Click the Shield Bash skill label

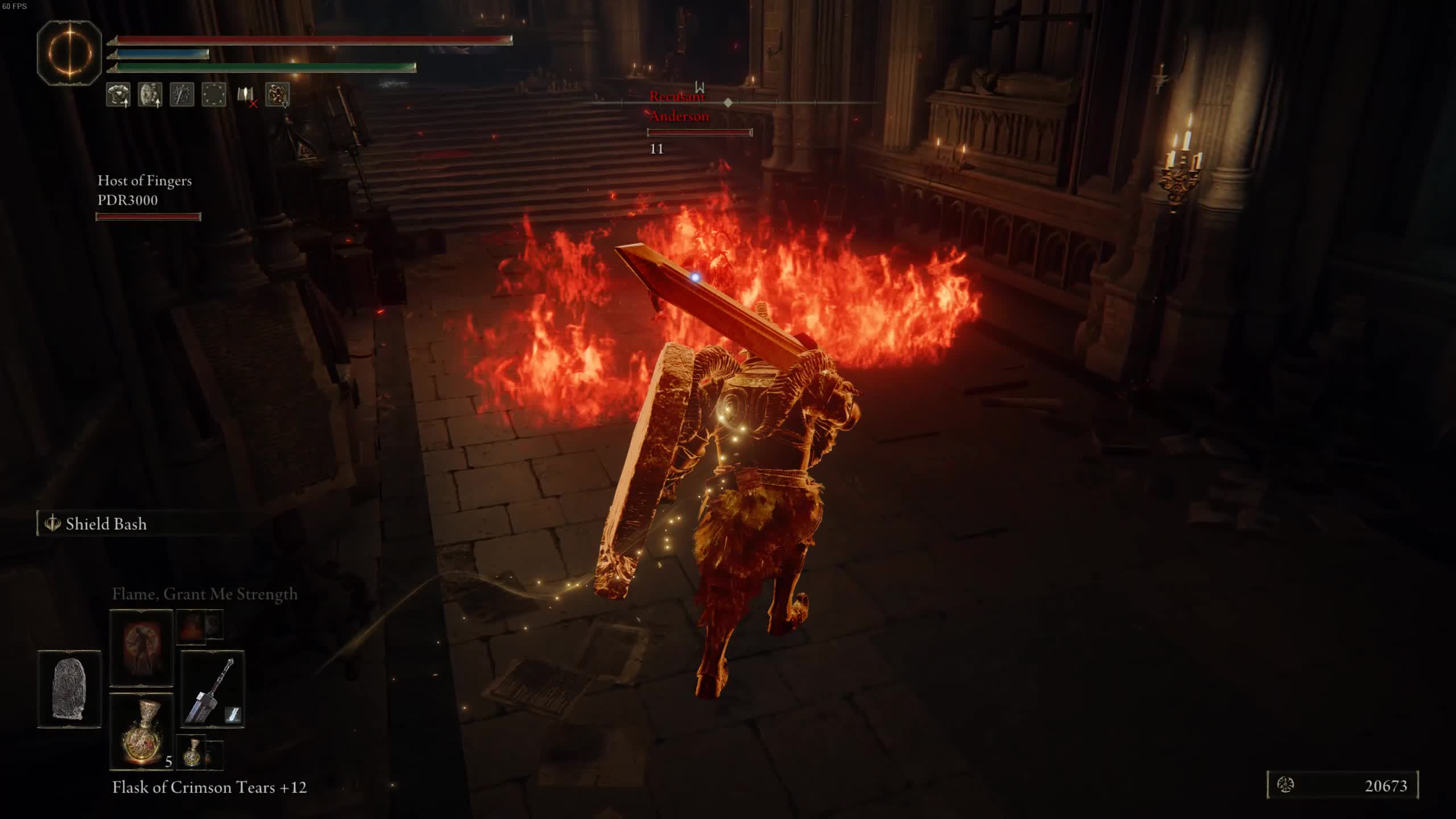[x=106, y=524]
